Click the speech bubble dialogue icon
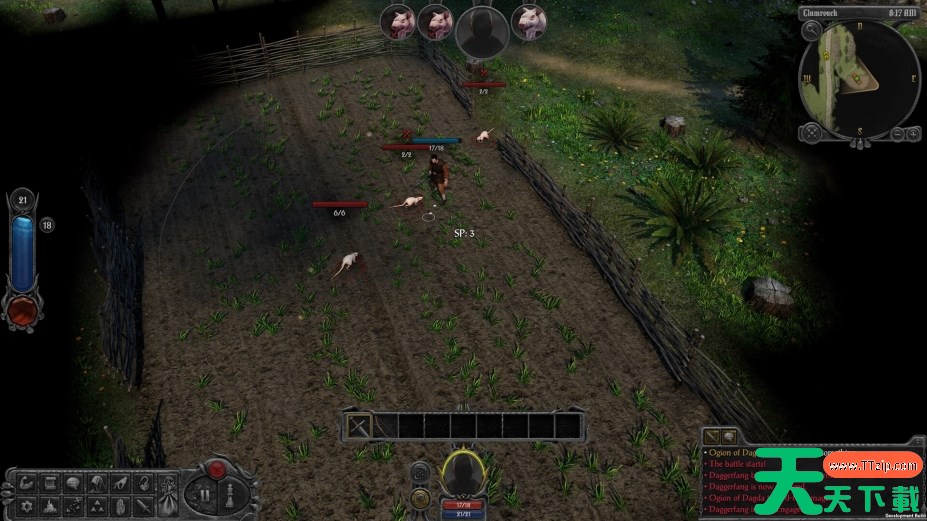This screenshot has width=927, height=521. (71, 483)
